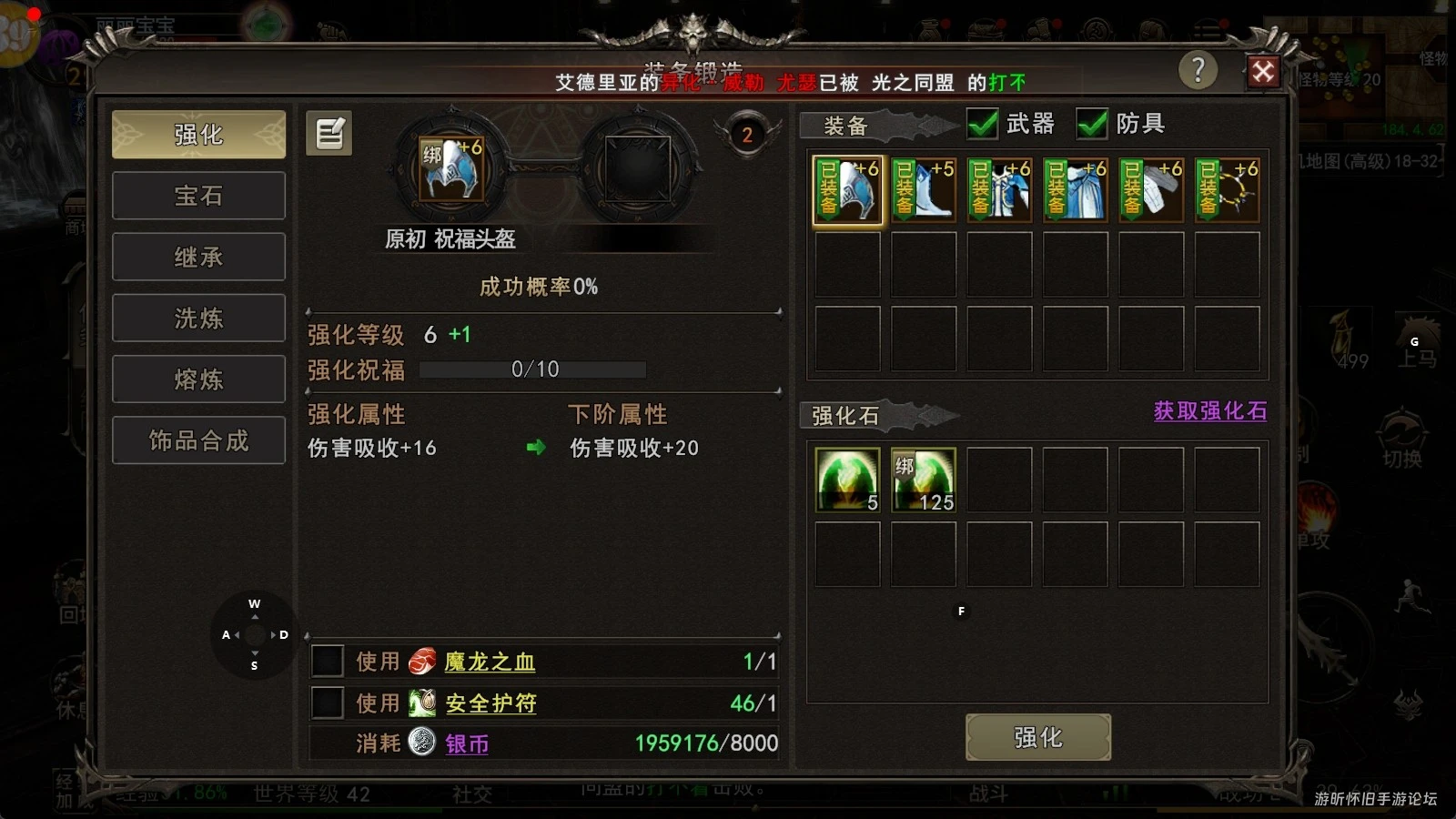Viewport: 1456px width, 819px height.
Task: Open the help question mark icon
Action: tap(1197, 70)
